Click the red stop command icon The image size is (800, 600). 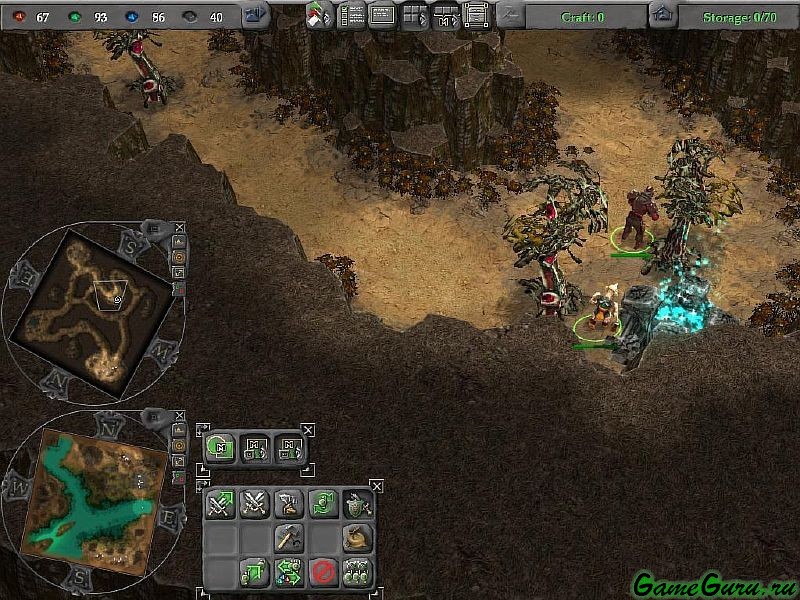pyautogui.click(x=322, y=571)
